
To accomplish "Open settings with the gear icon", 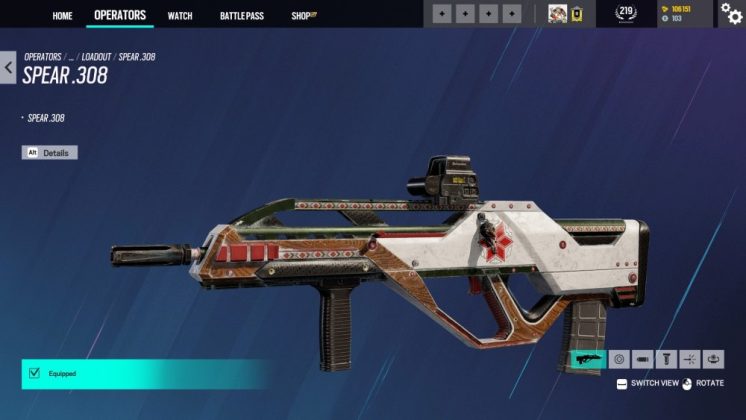I will pos(731,13).
